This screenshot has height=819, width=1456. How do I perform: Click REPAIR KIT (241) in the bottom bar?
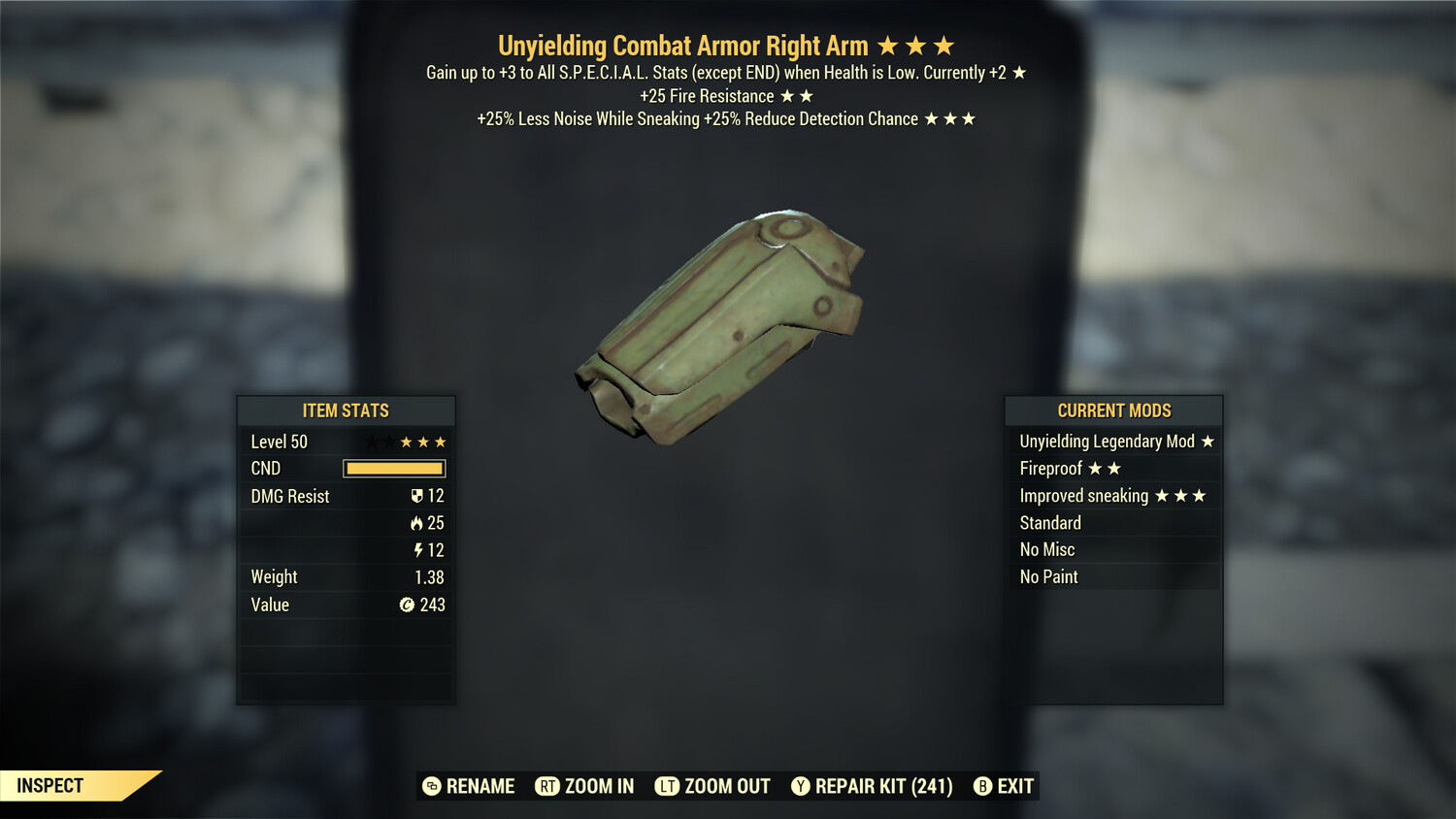click(885, 787)
